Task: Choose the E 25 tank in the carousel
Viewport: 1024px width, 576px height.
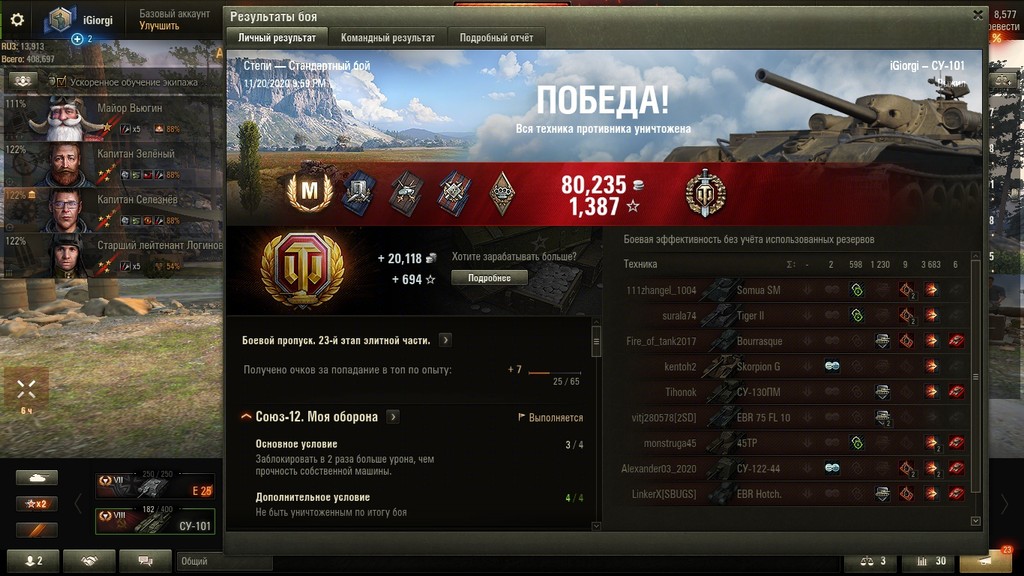Action: pyautogui.click(x=154, y=487)
